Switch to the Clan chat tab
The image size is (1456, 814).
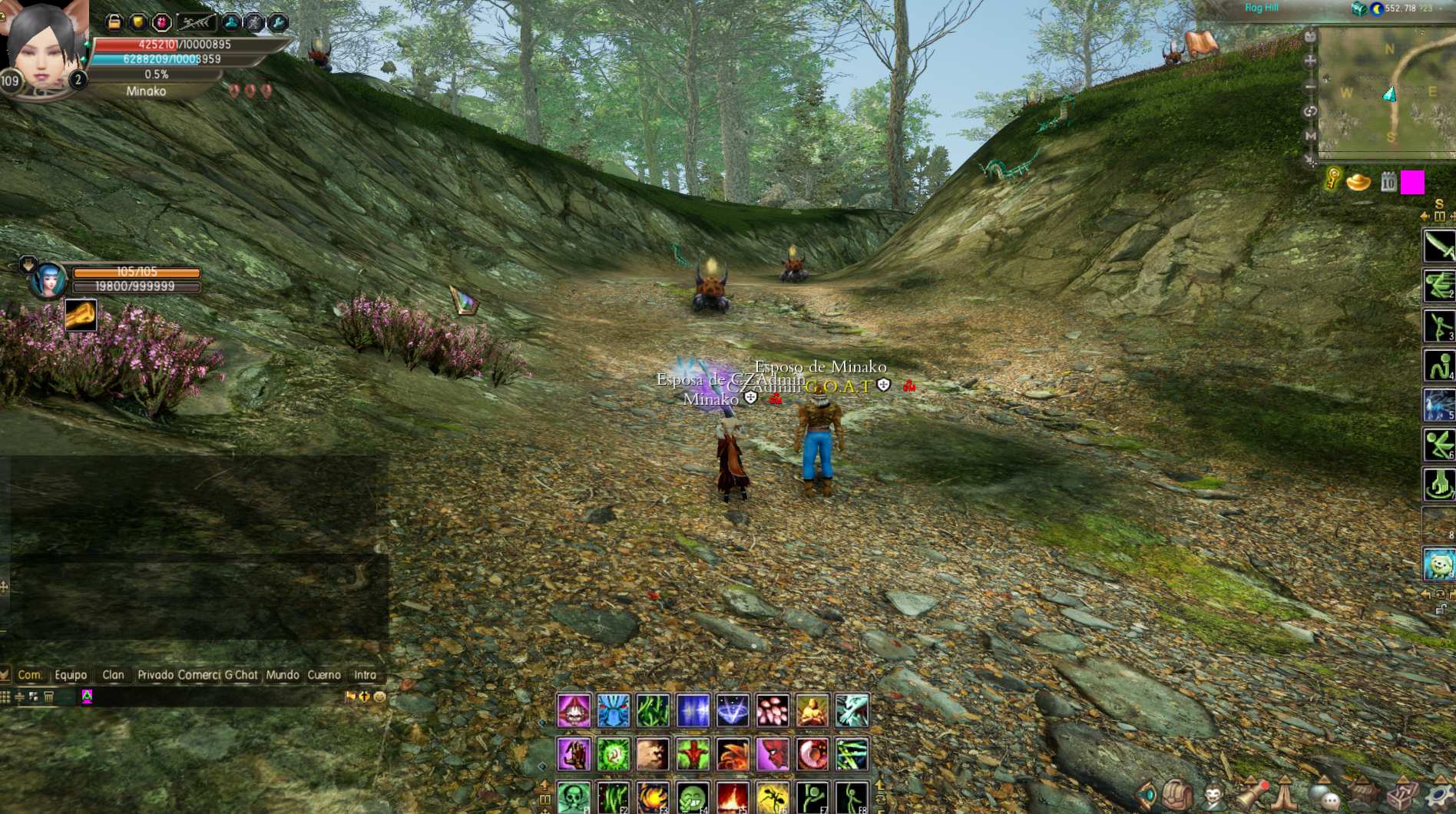pos(113,675)
